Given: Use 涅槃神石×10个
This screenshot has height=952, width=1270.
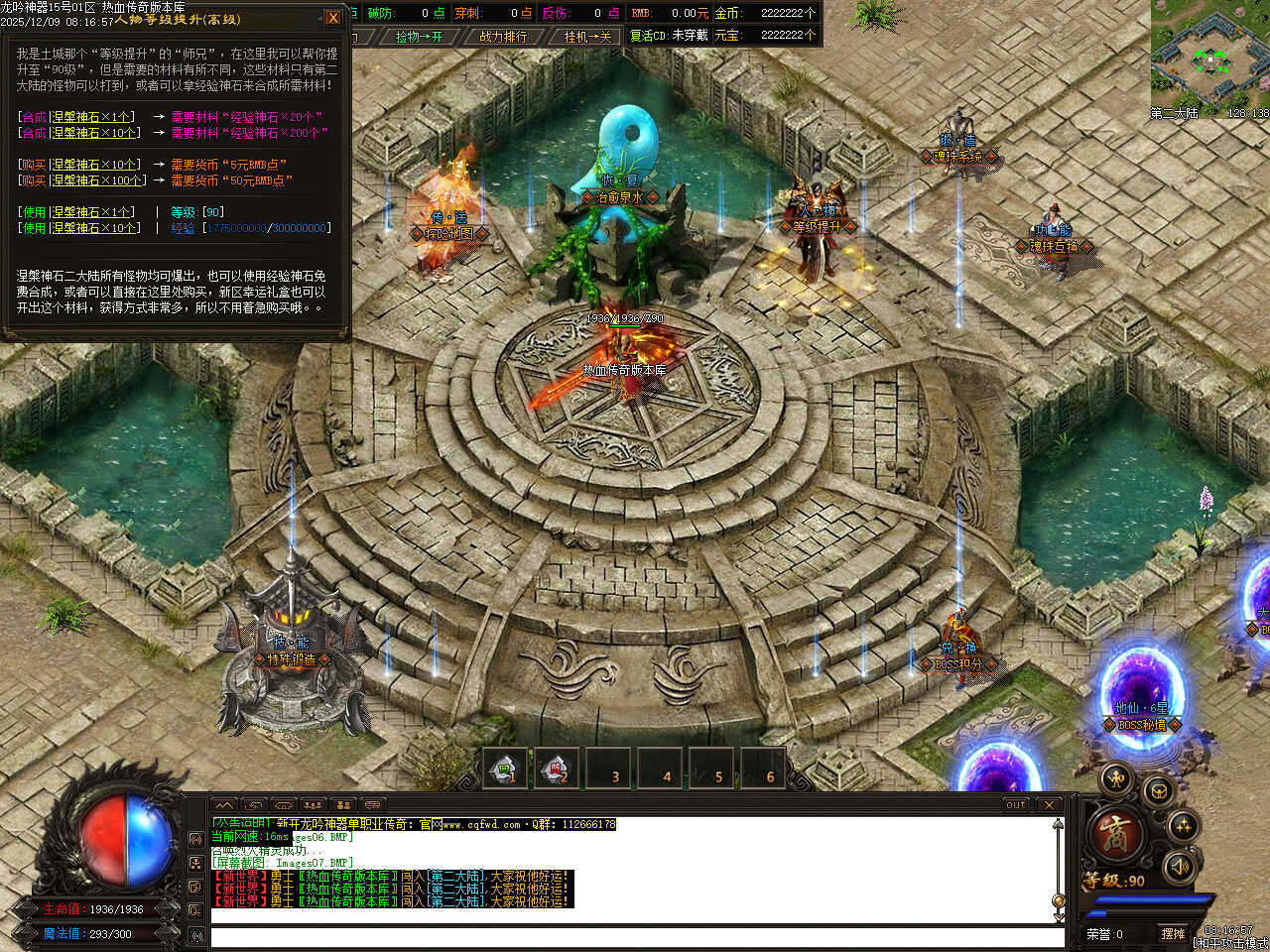Looking at the screenshot, I should point(34,228).
